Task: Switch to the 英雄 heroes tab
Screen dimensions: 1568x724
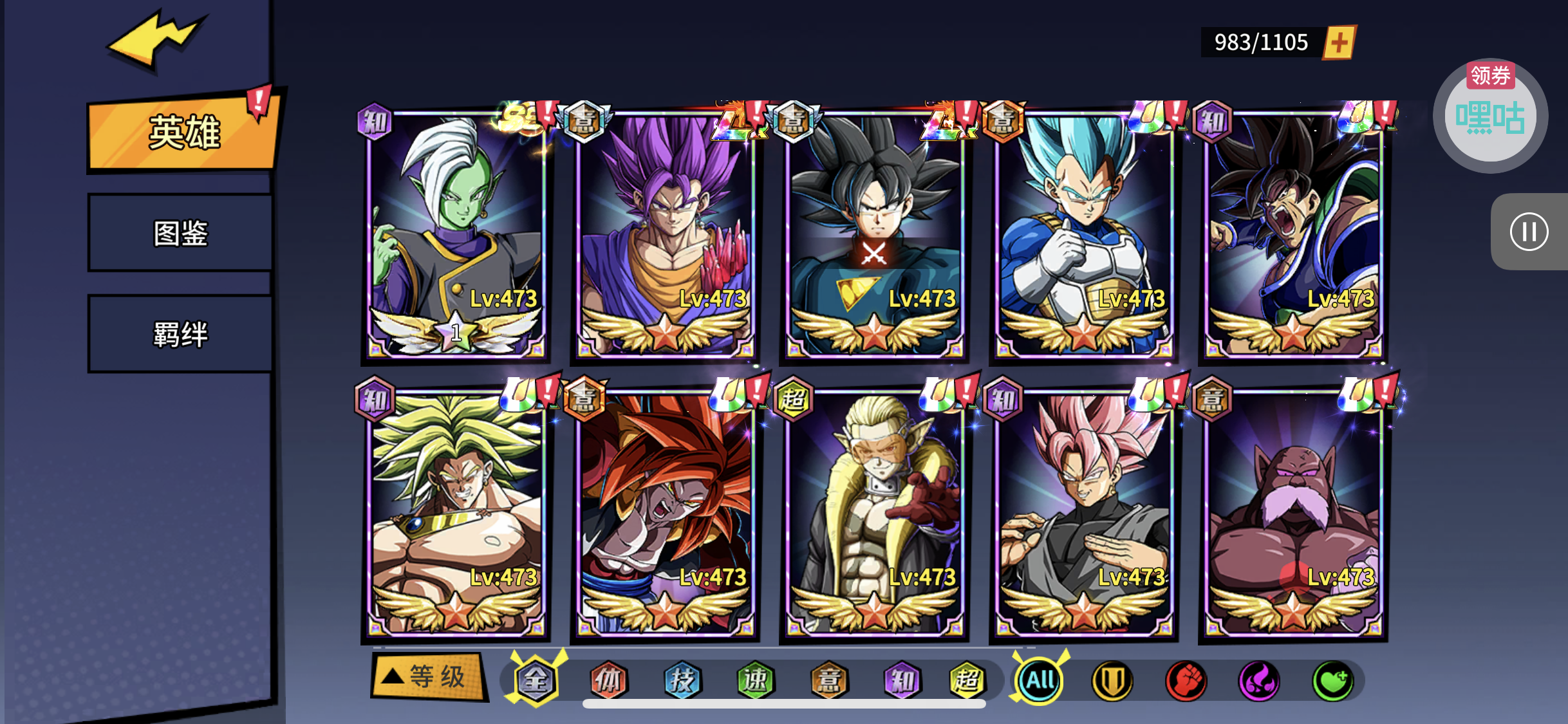Action: 183,133
